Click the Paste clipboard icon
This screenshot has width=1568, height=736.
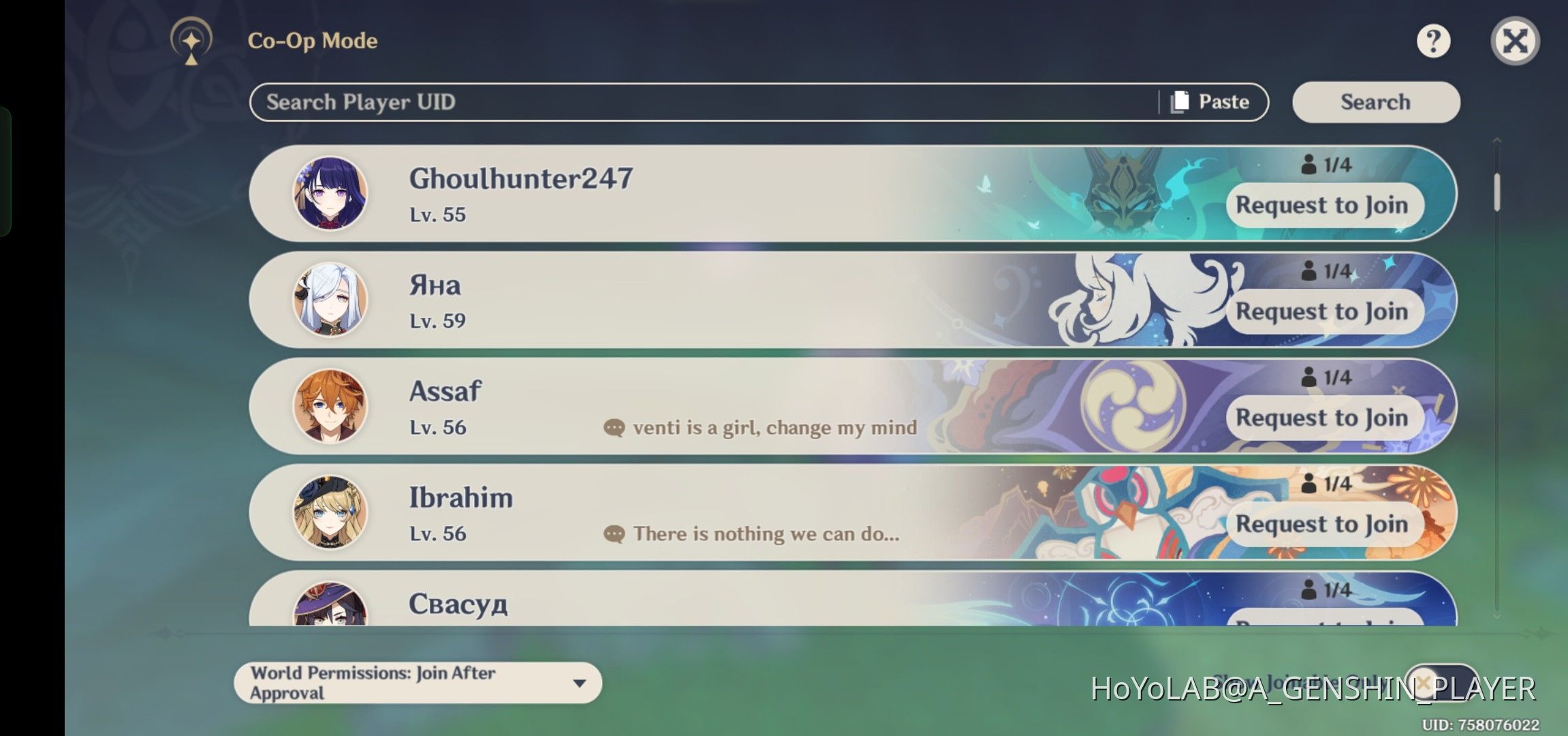[x=1178, y=101]
